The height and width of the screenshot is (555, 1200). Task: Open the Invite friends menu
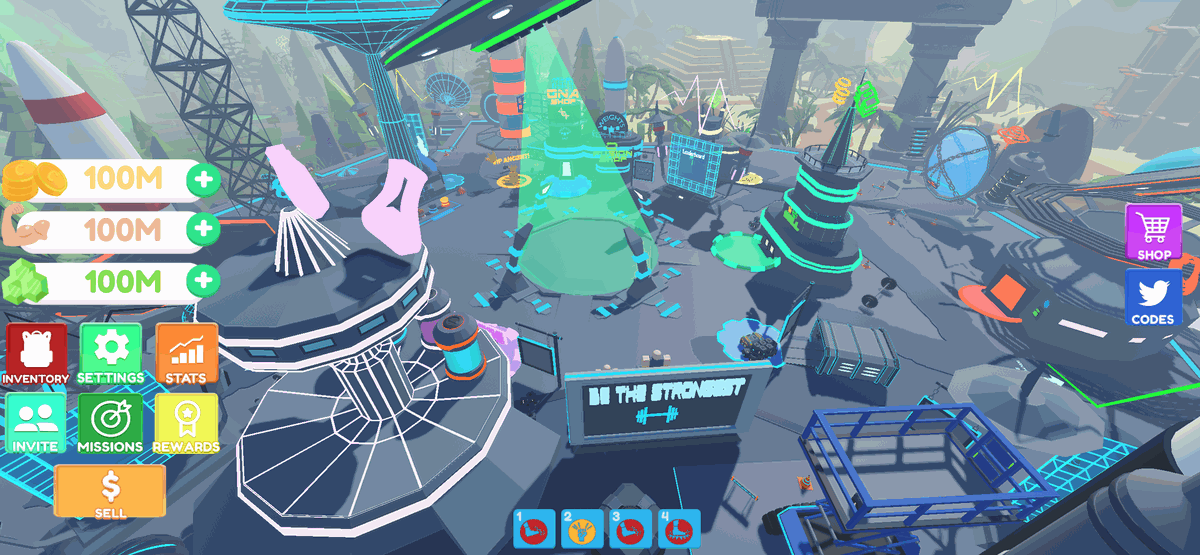pyautogui.click(x=37, y=422)
